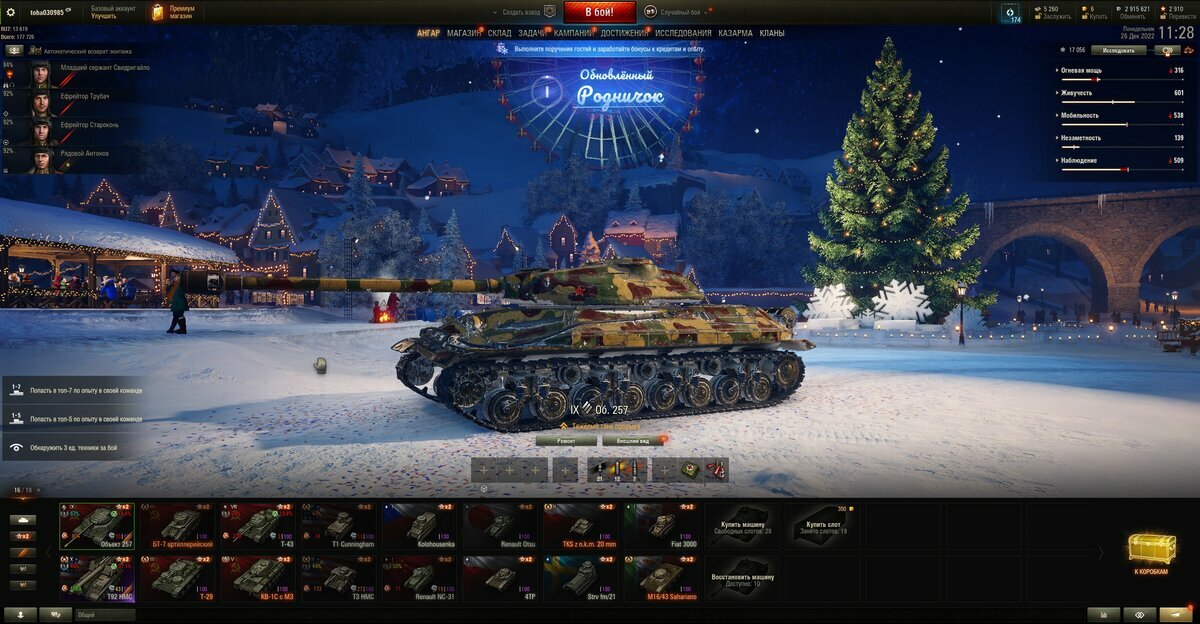Start a battle with the red "В бой!" button

point(599,12)
